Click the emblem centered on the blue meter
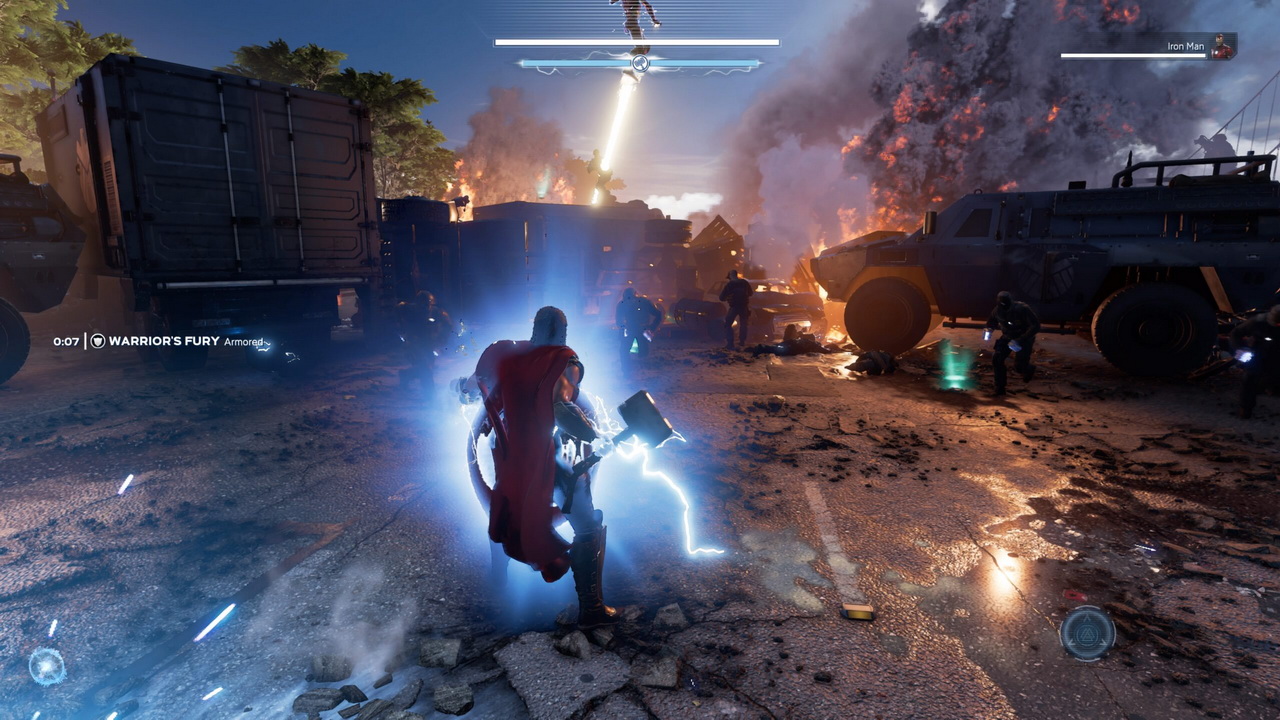 point(640,64)
